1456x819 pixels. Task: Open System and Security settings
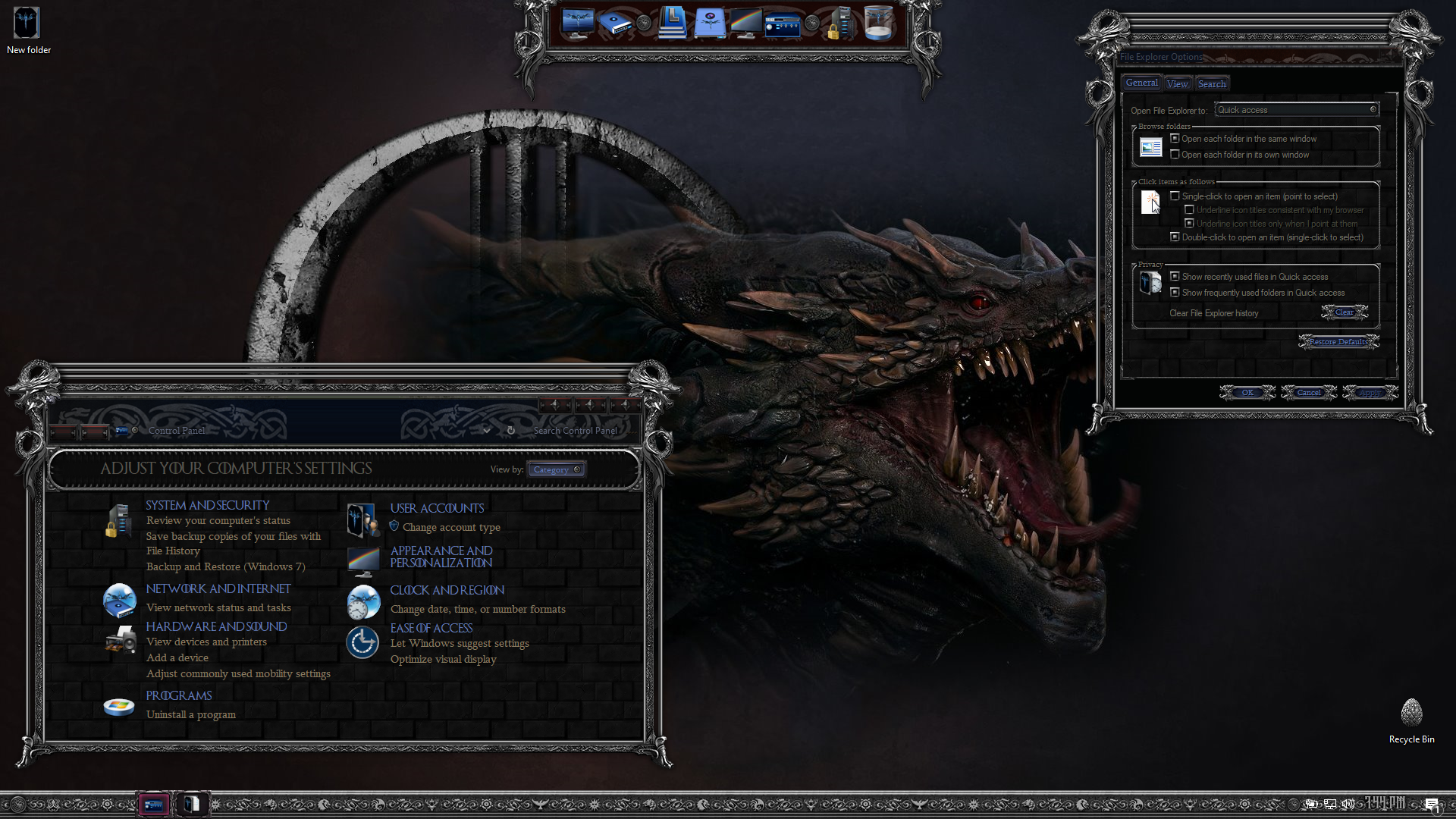pyautogui.click(x=207, y=505)
